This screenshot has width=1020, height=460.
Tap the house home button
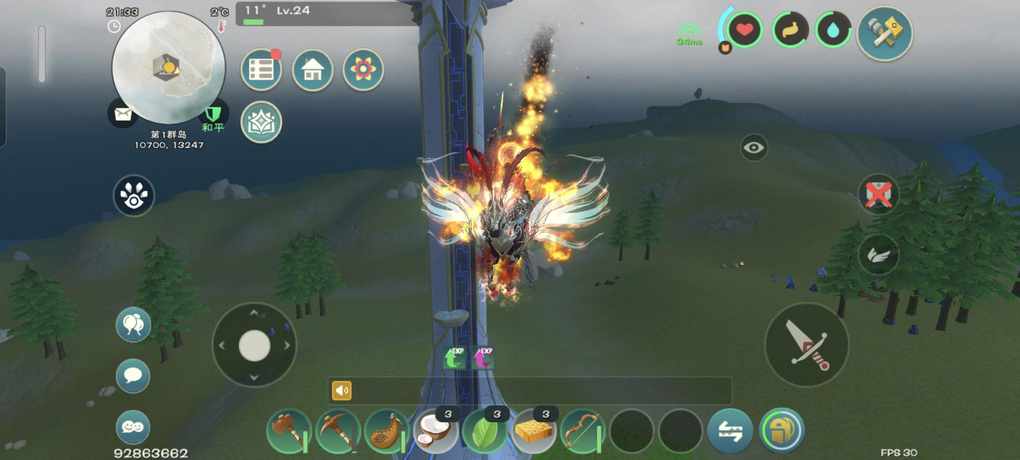click(x=312, y=70)
